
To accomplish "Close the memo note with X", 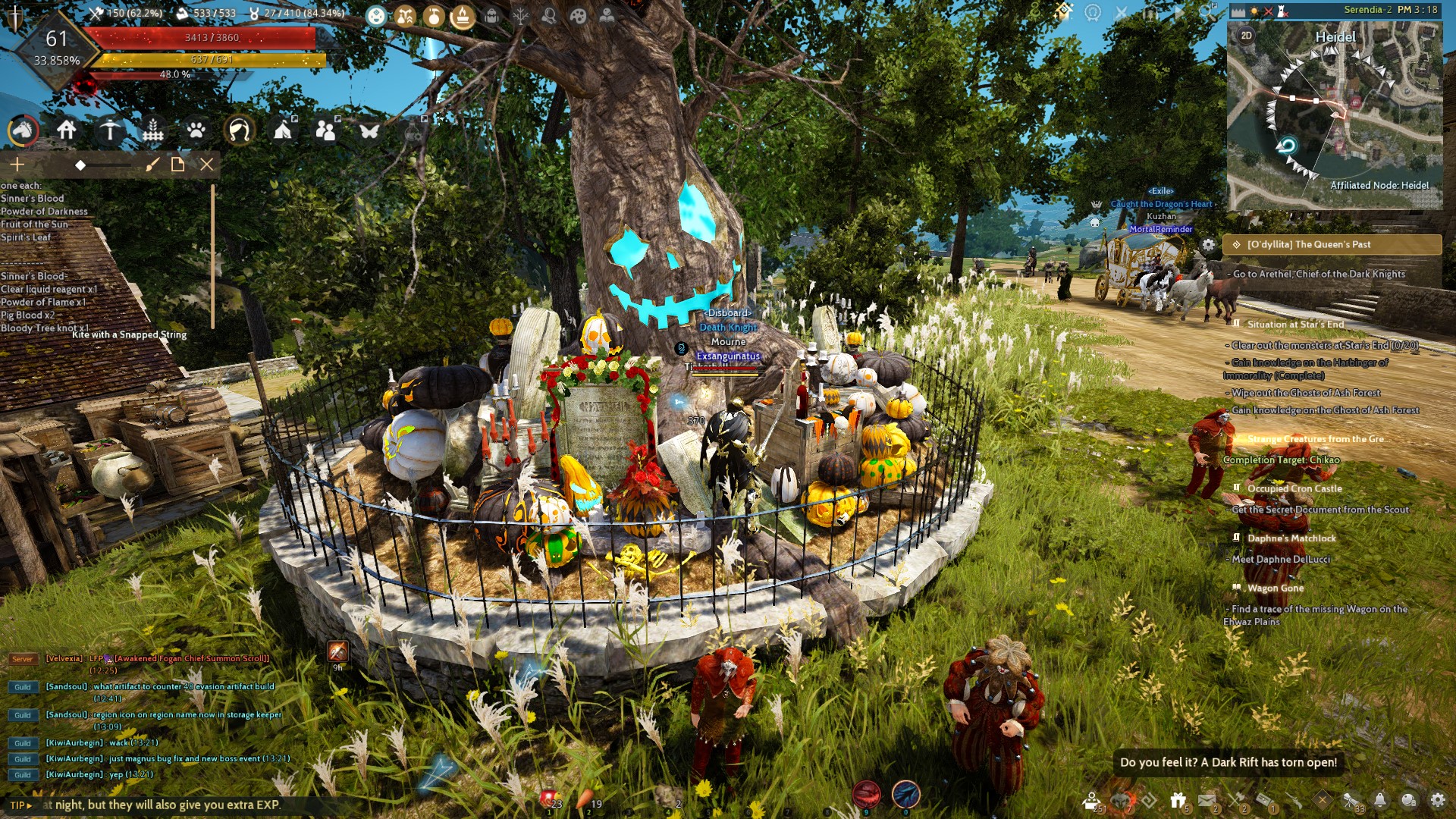I will [x=206, y=165].
